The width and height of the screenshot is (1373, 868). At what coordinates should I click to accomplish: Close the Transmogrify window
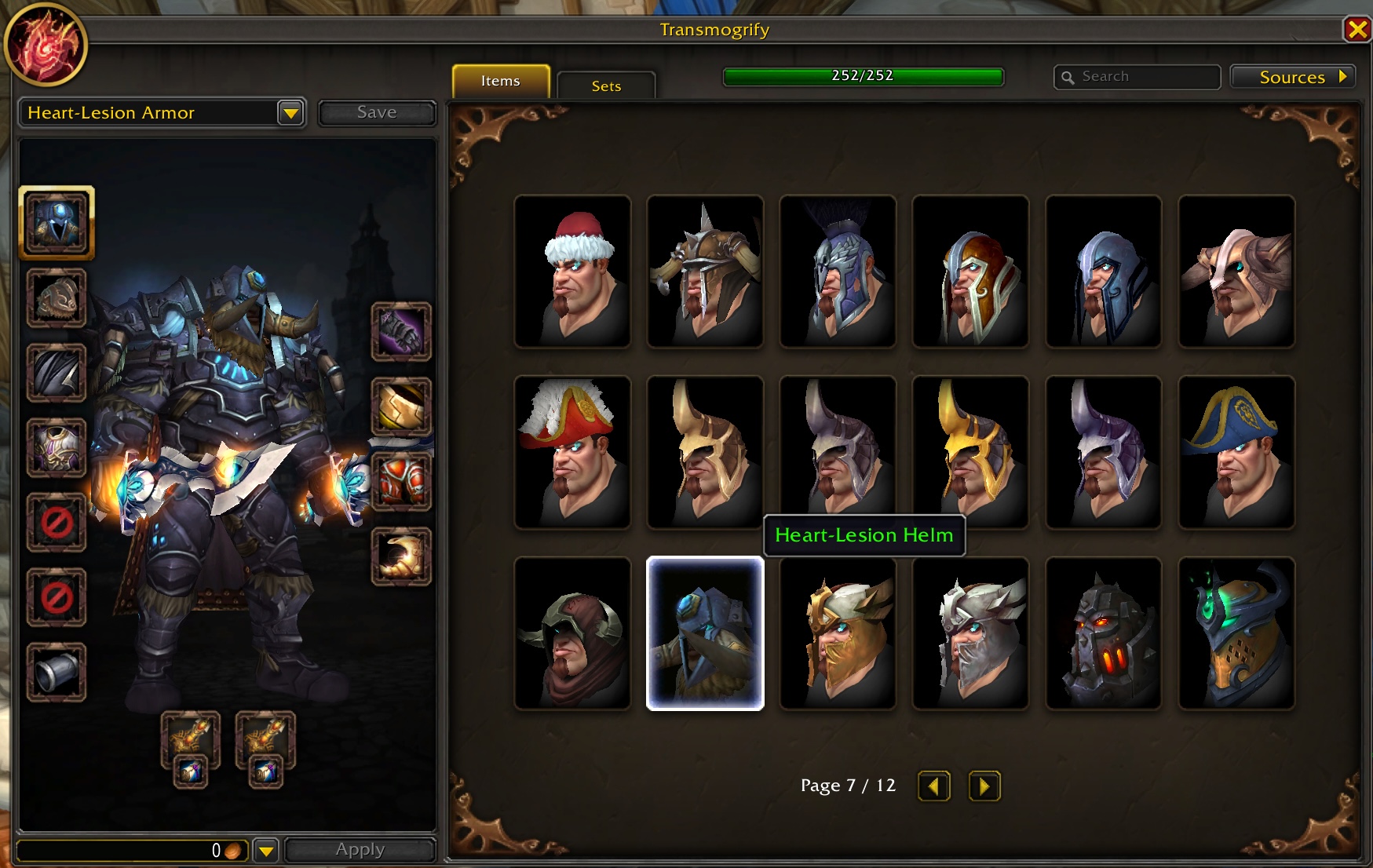pos(1357,30)
